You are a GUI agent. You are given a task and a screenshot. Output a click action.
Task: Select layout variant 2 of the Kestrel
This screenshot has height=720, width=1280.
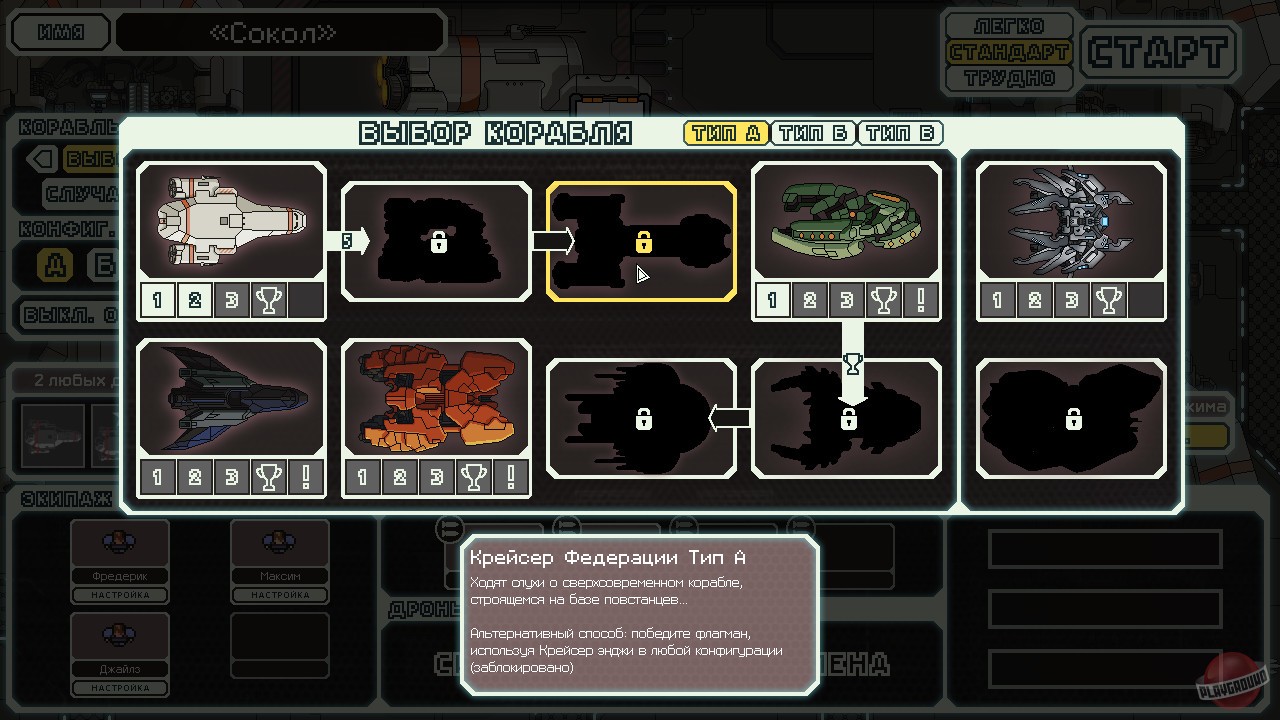(x=194, y=298)
